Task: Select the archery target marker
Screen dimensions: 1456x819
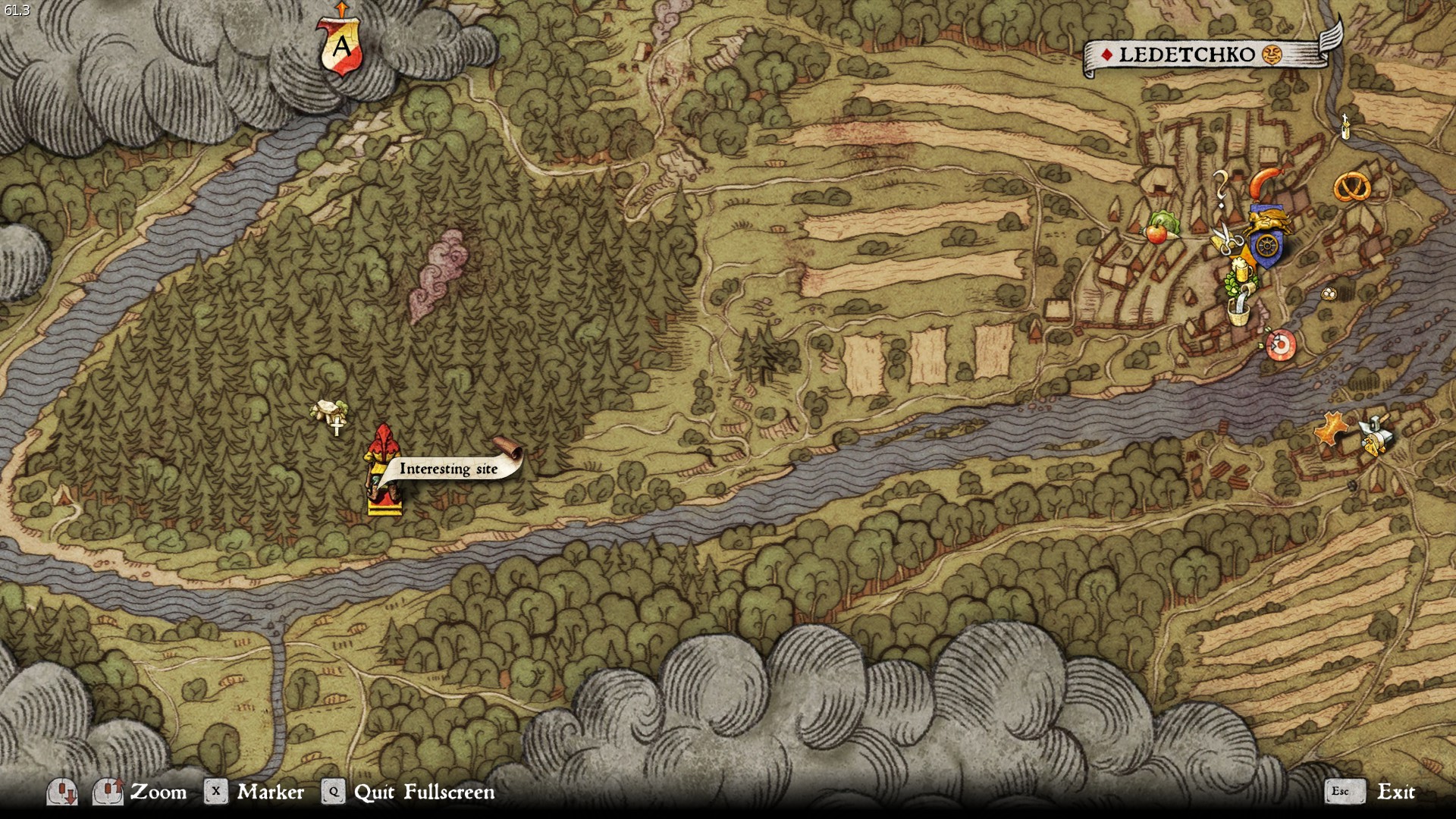Action: (x=1280, y=345)
